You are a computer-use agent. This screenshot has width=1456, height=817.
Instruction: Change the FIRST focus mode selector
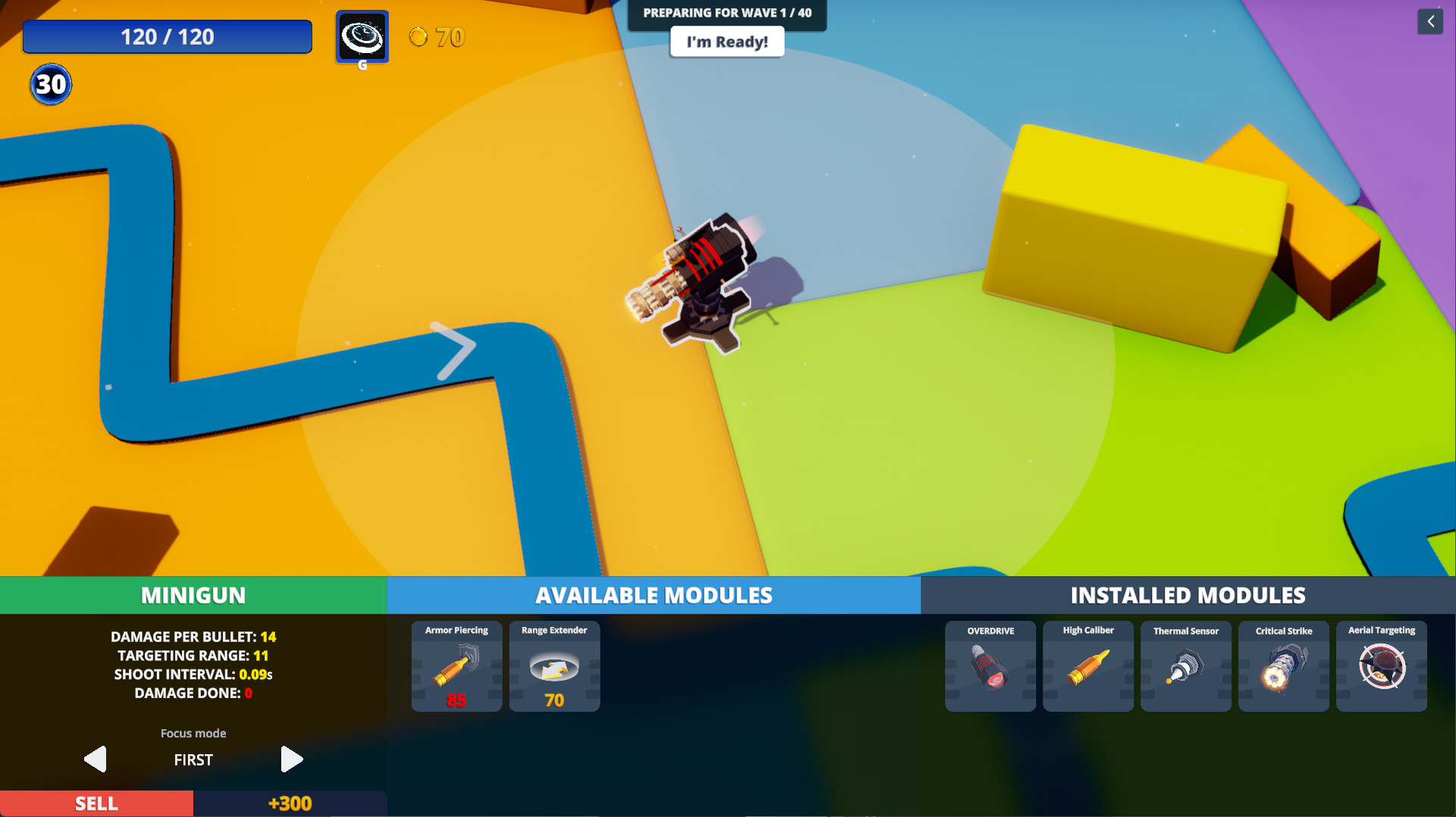193,759
